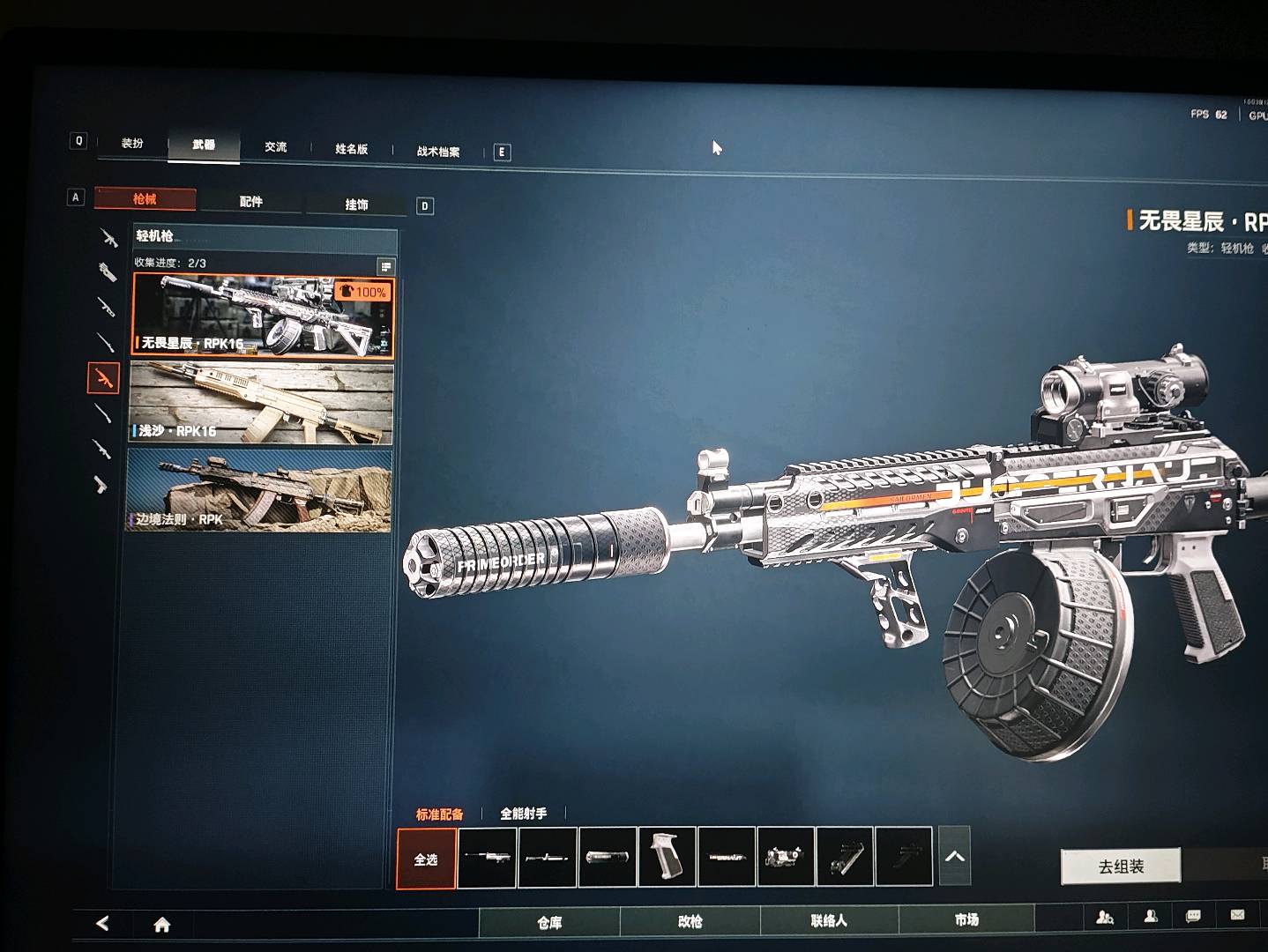The image size is (1268, 952).
Task: Toggle the skin list view icon
Action: pos(385,266)
